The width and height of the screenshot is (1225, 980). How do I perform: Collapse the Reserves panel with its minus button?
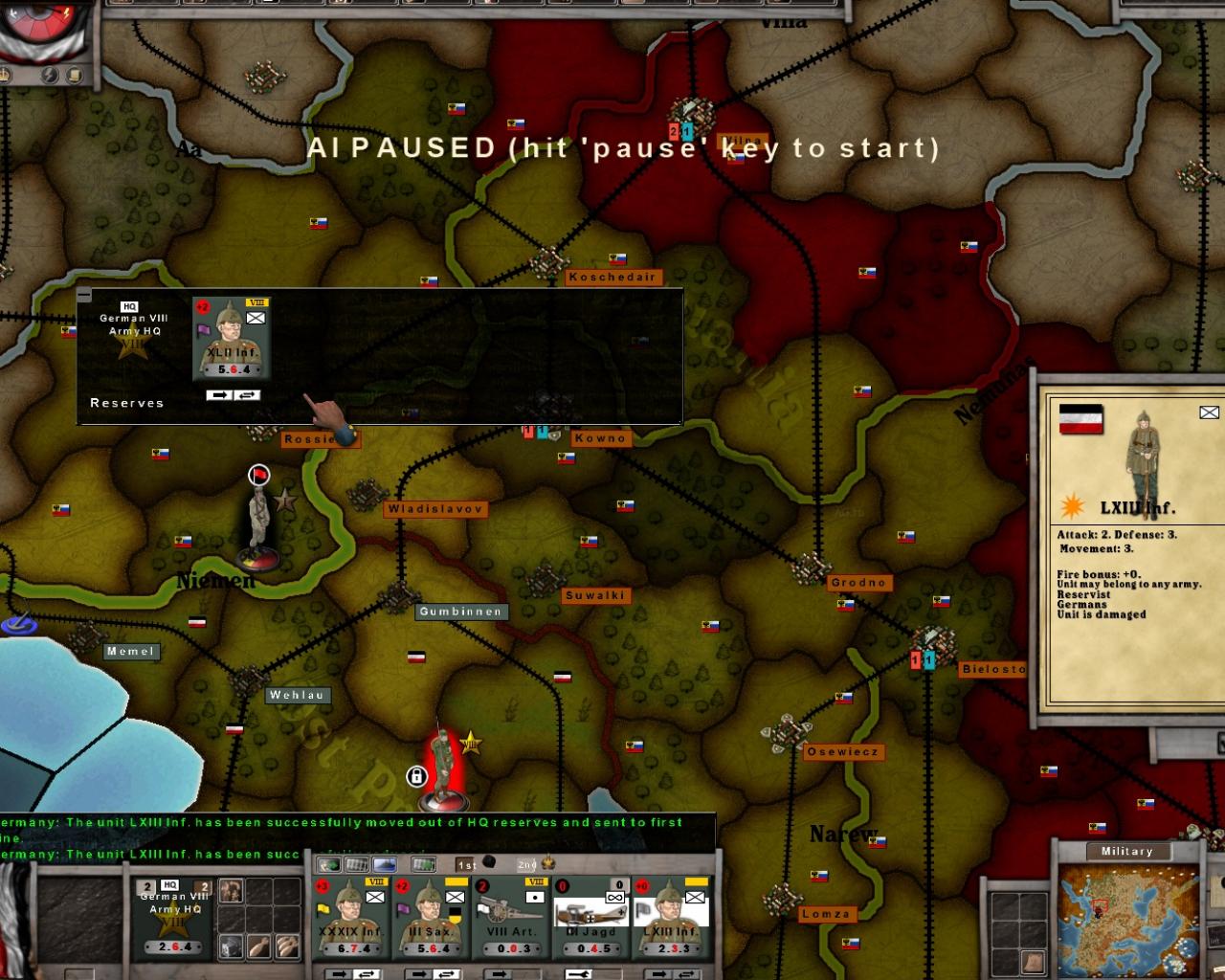(x=86, y=292)
